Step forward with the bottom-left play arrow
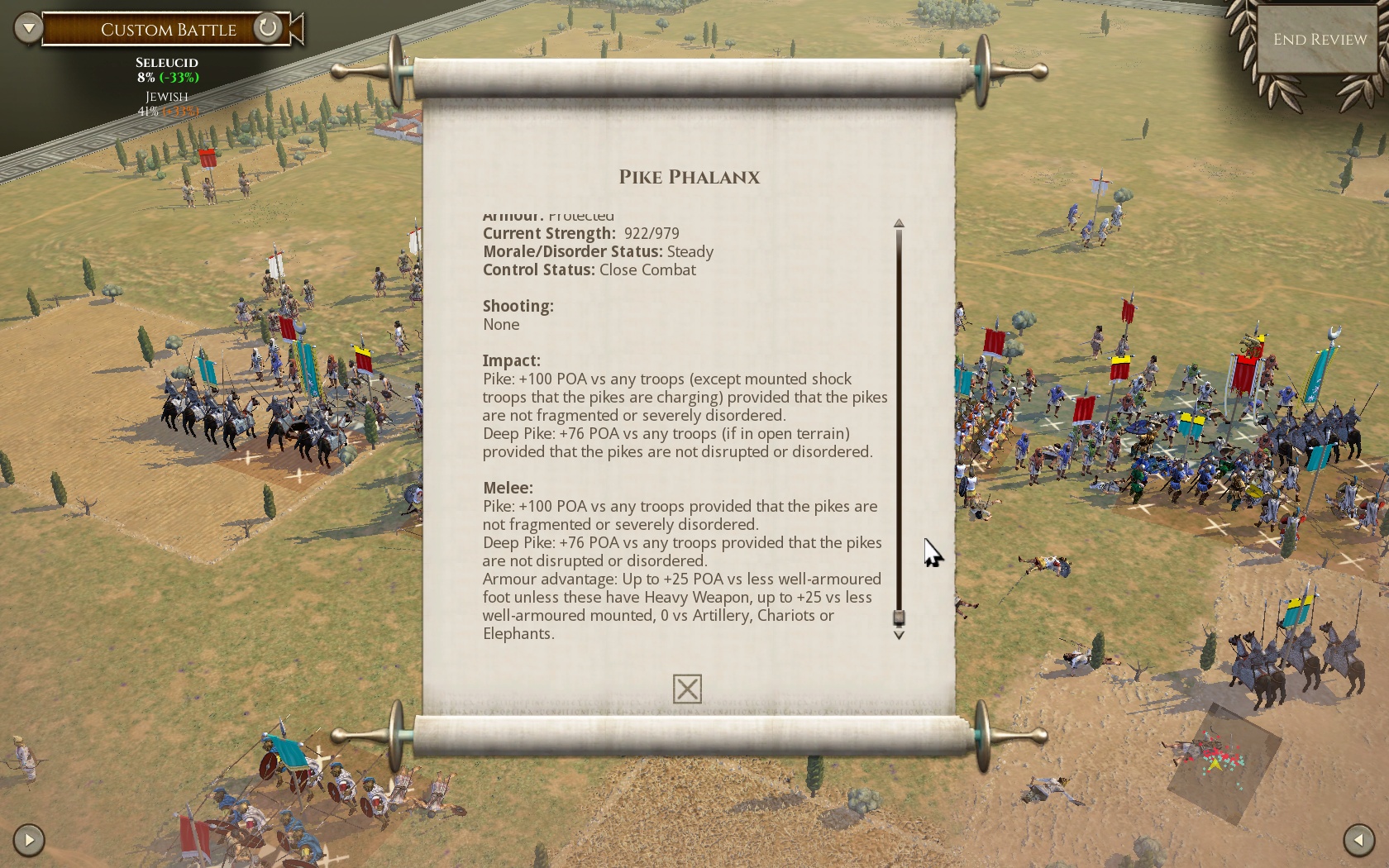Viewport: 1389px width, 868px height. click(29, 840)
